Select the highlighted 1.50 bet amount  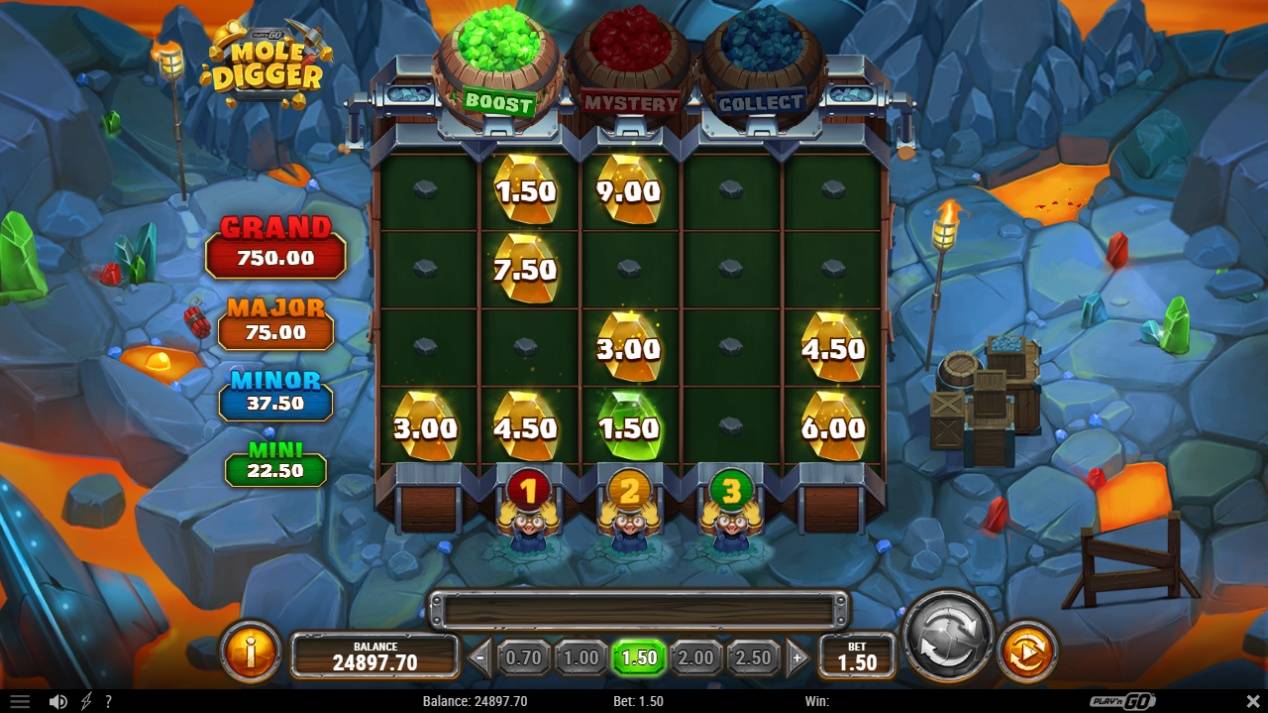(638, 658)
